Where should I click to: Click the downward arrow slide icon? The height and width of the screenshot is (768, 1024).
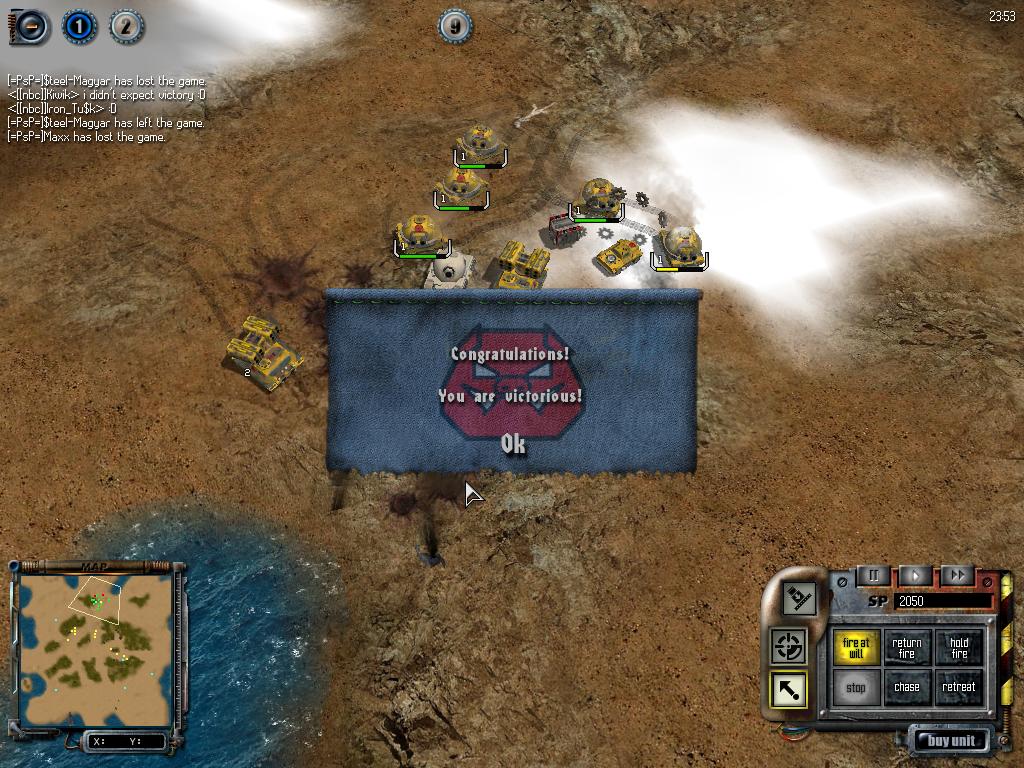point(800,599)
